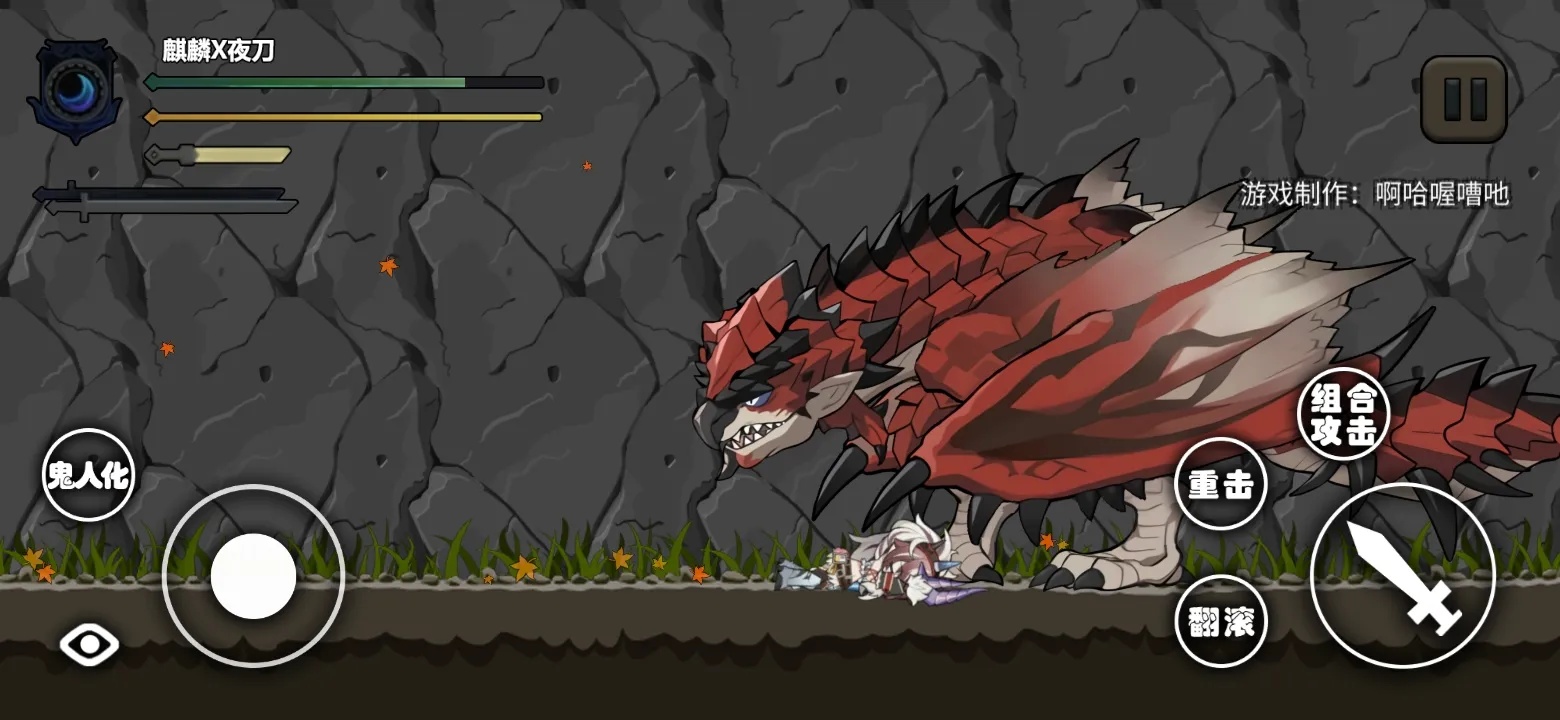This screenshot has width=1560, height=720.
Task: Tap the sword attack button
Action: tap(1402, 575)
